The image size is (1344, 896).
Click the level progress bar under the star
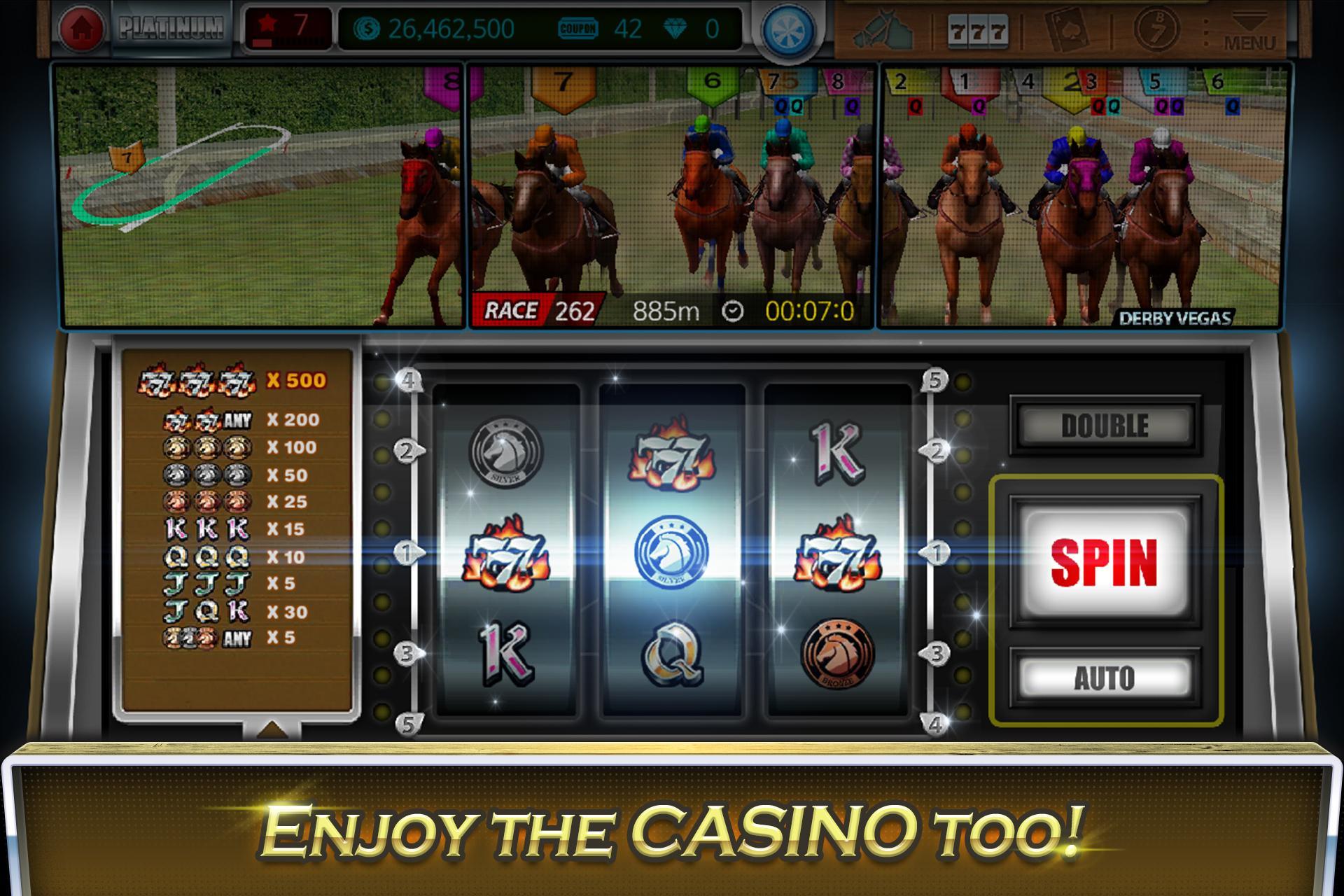tap(288, 43)
